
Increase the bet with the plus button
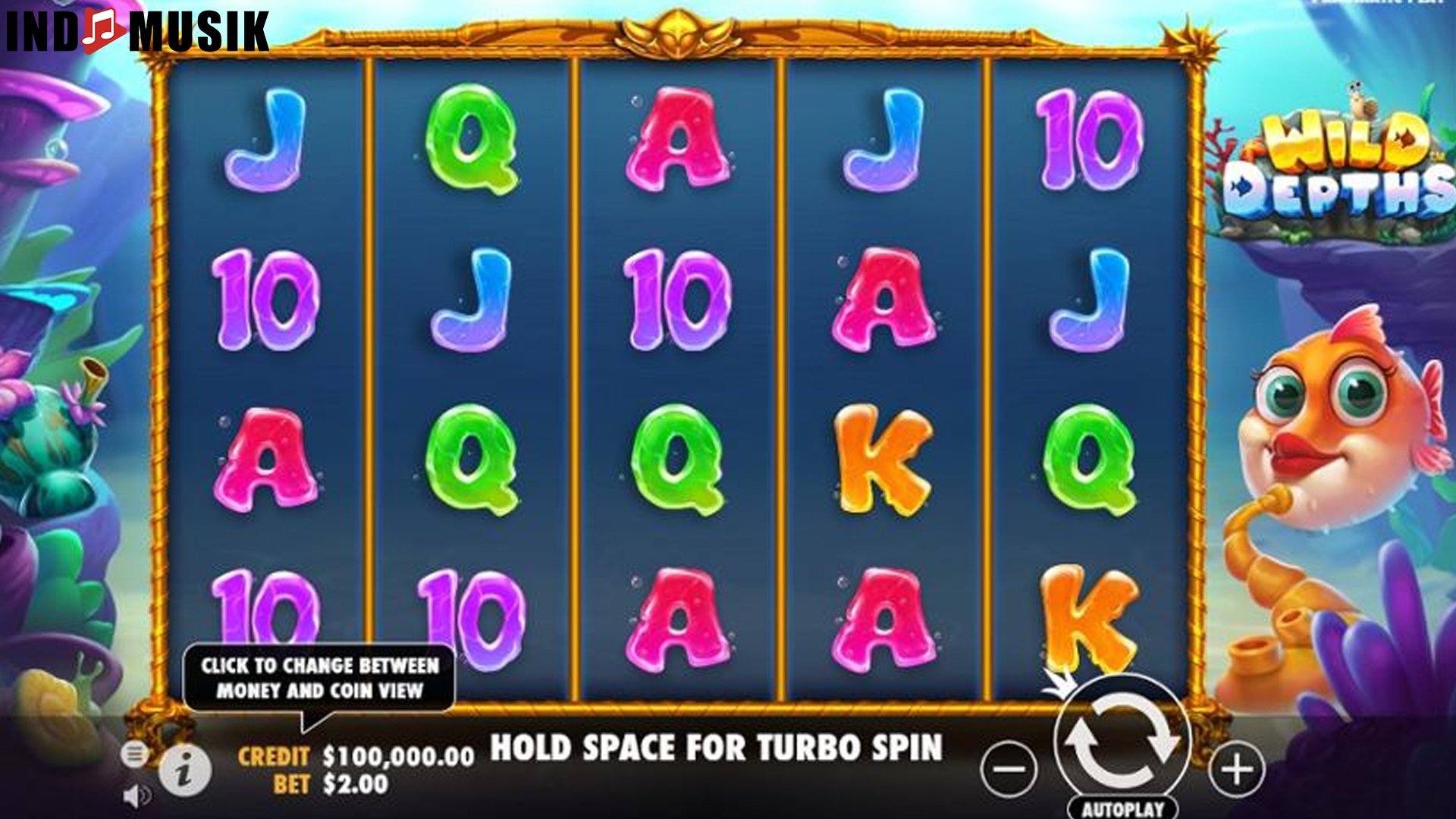tap(1236, 767)
